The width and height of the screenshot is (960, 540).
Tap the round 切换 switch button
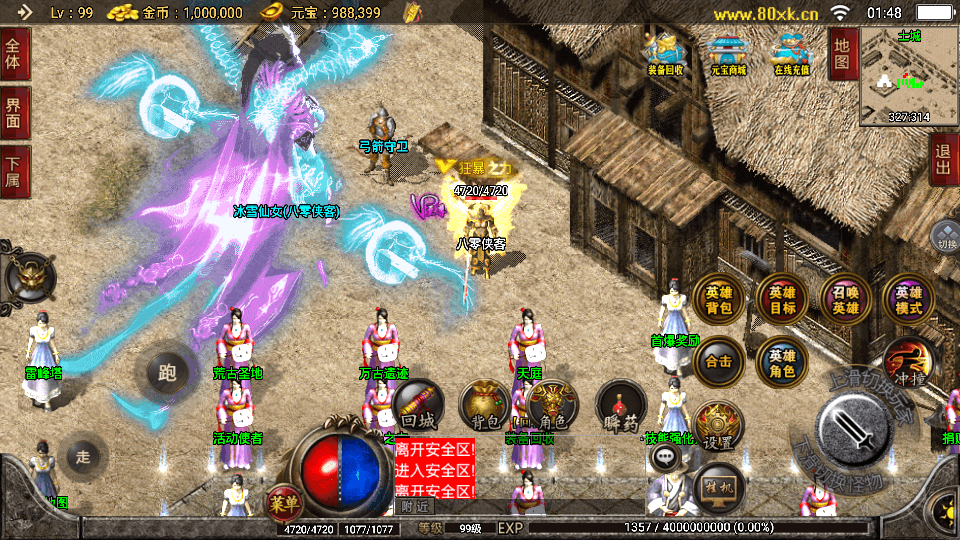click(945, 237)
